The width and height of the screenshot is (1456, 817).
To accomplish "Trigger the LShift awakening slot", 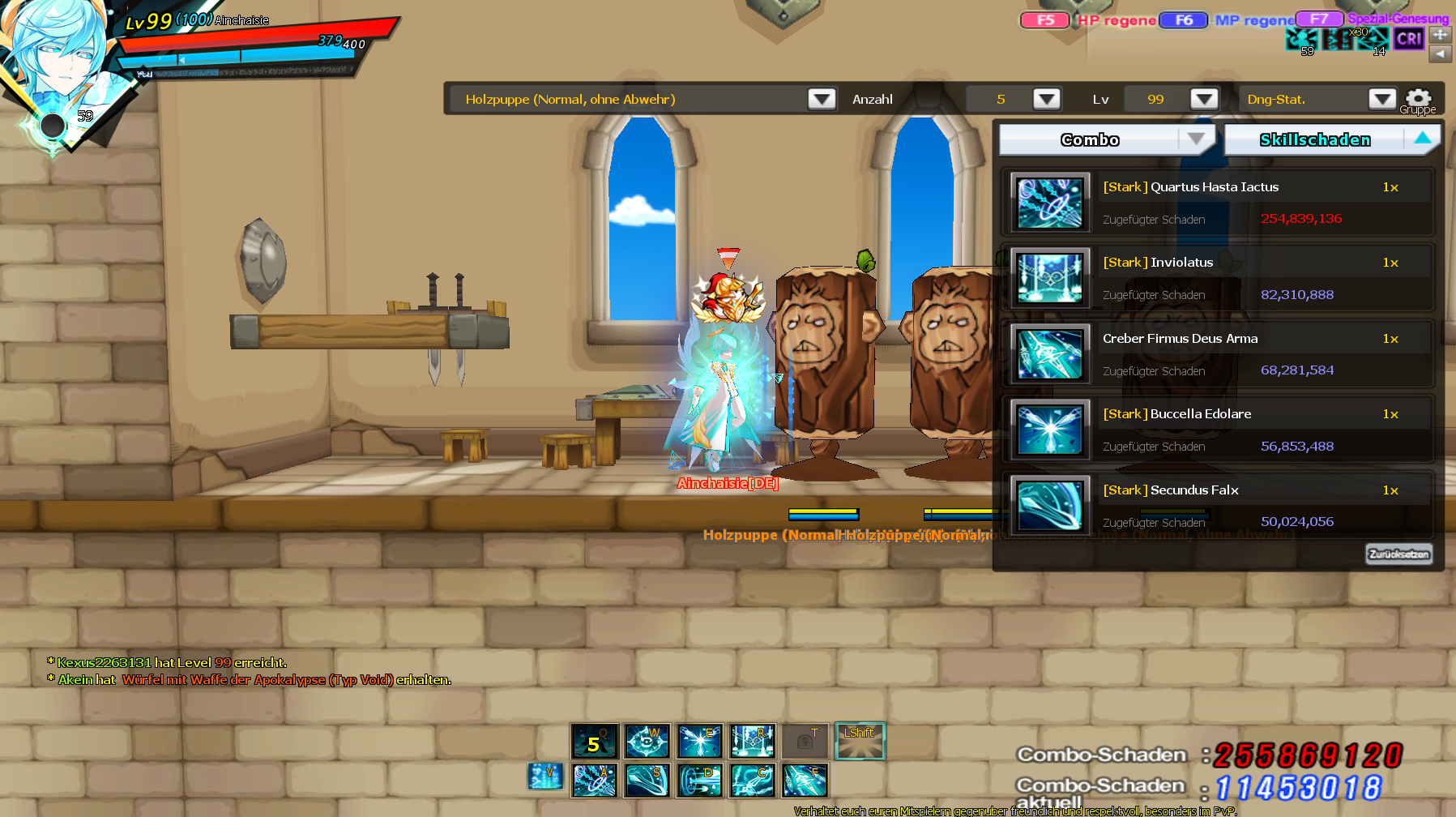I will pyautogui.click(x=860, y=742).
